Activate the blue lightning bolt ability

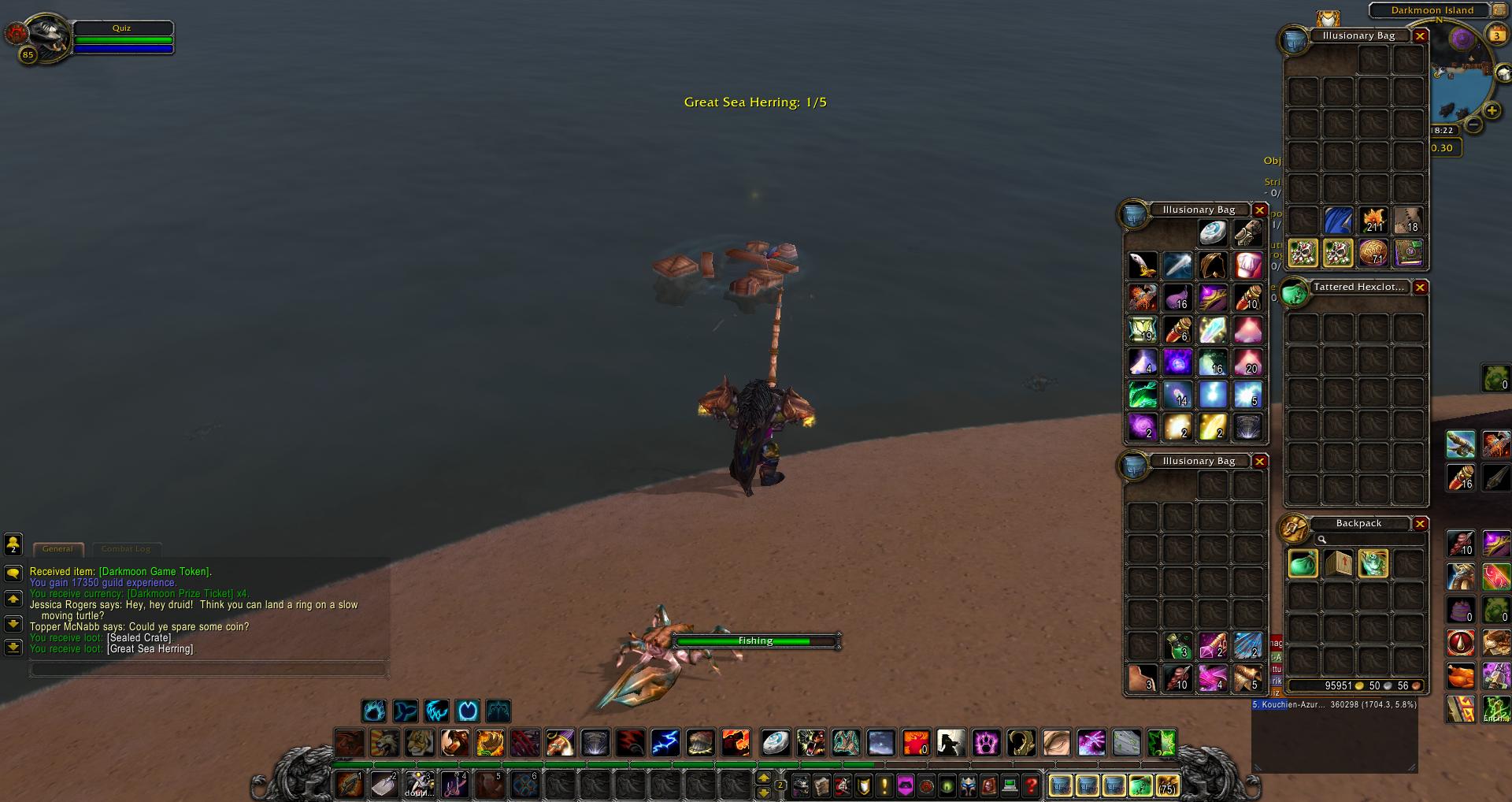coord(665,742)
